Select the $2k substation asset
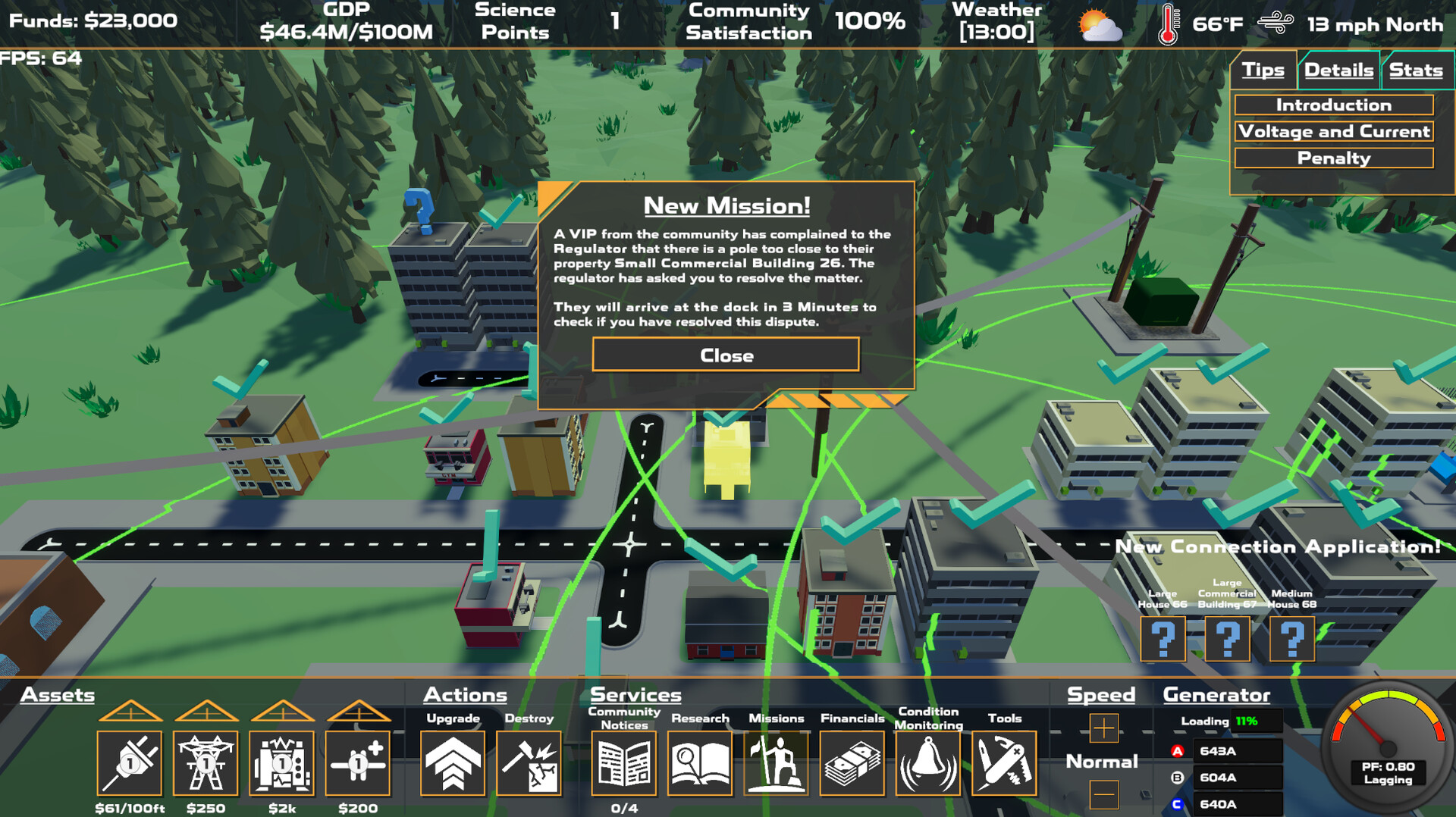 281,763
